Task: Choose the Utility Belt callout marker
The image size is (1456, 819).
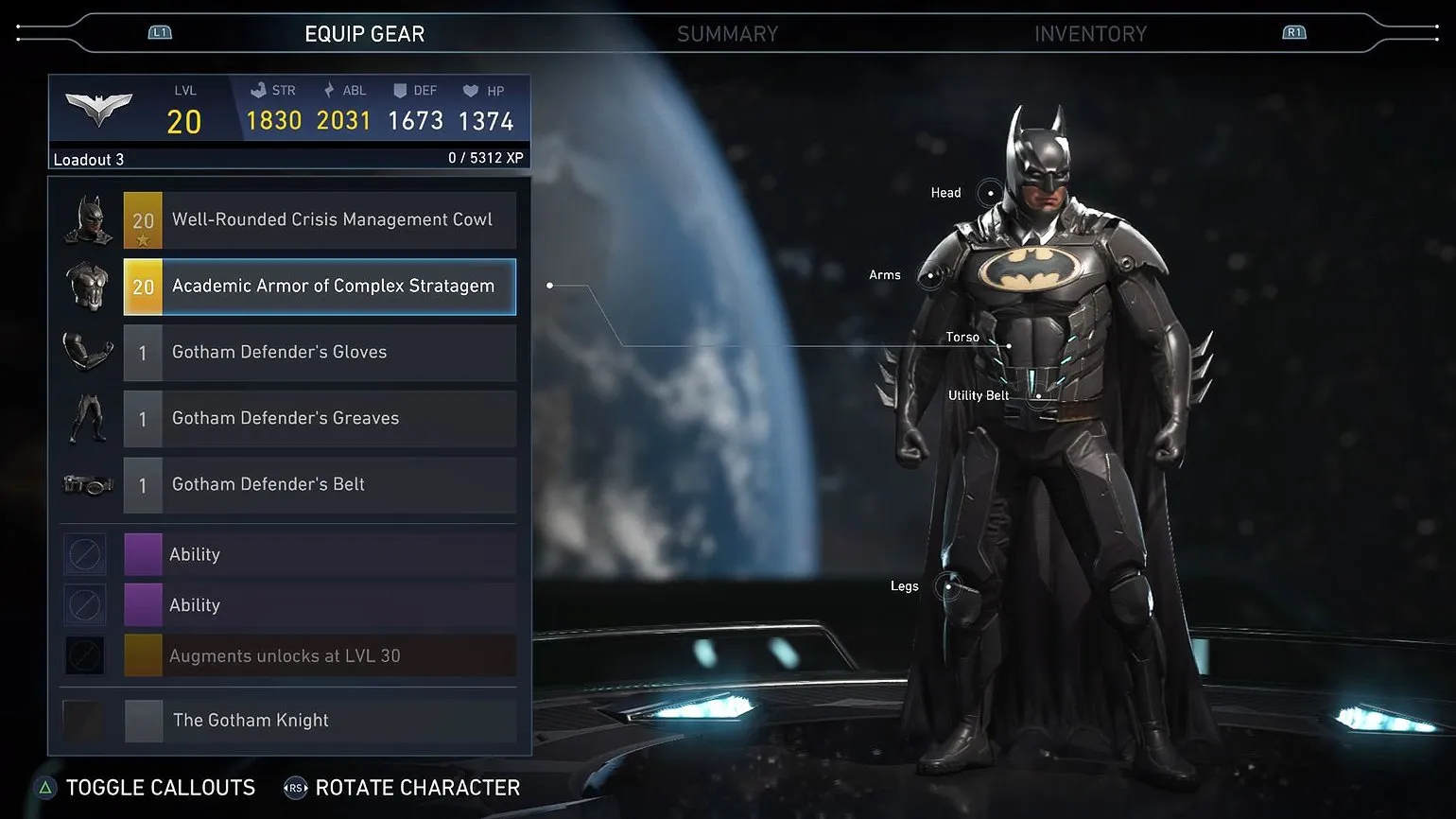Action: 1038,395
